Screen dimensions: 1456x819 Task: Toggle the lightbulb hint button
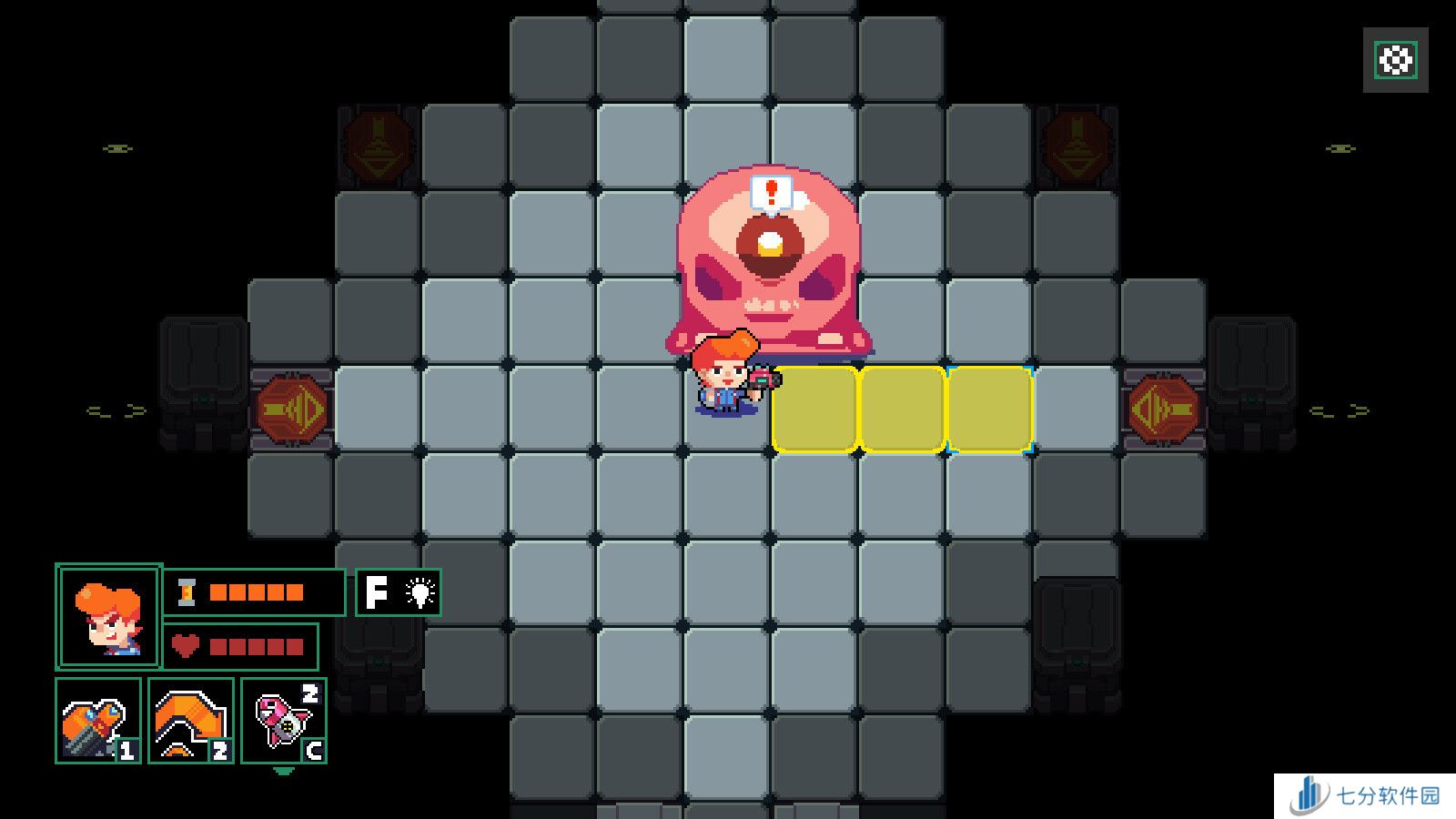399,592
